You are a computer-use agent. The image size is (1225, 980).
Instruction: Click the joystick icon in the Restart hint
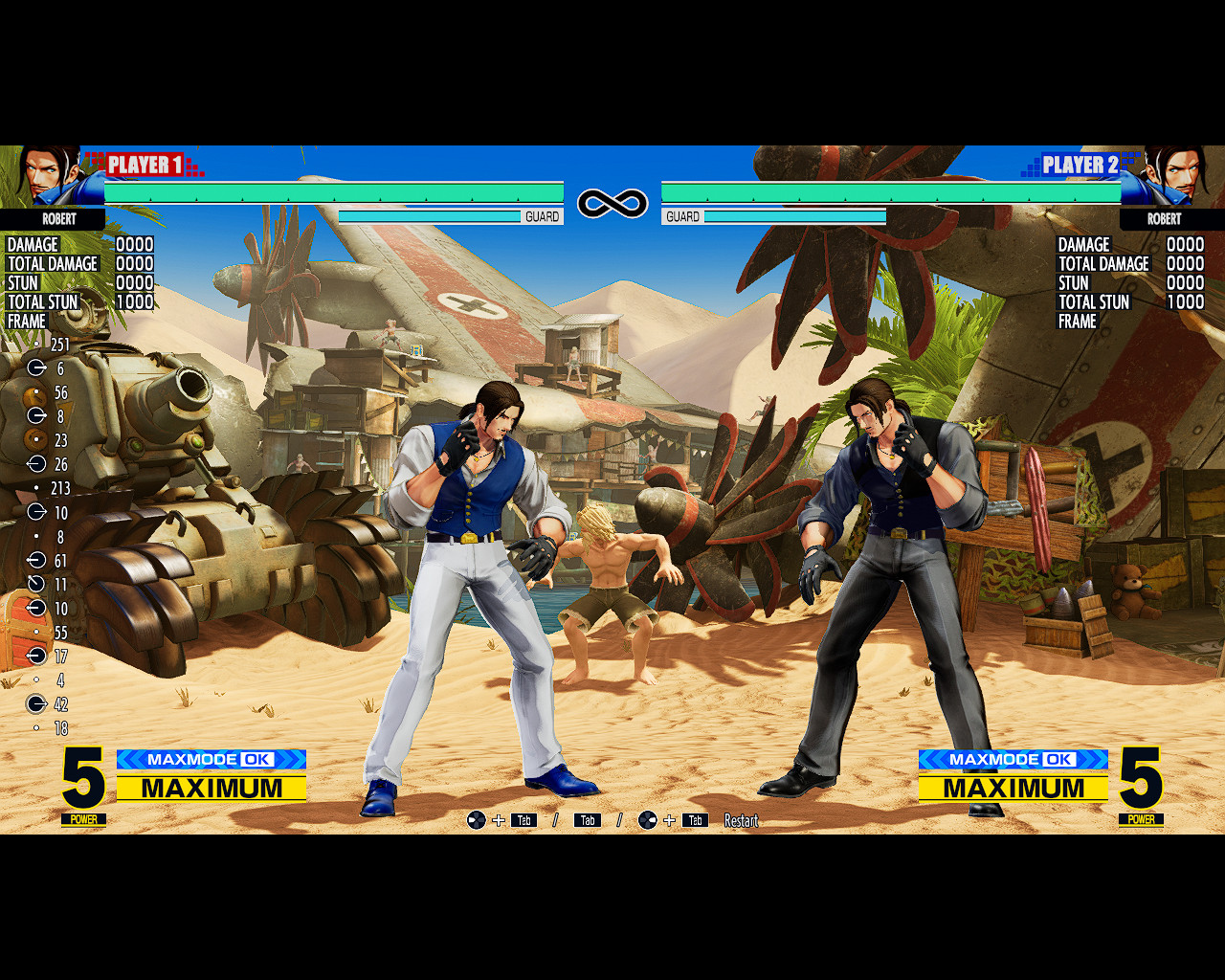click(x=477, y=819)
